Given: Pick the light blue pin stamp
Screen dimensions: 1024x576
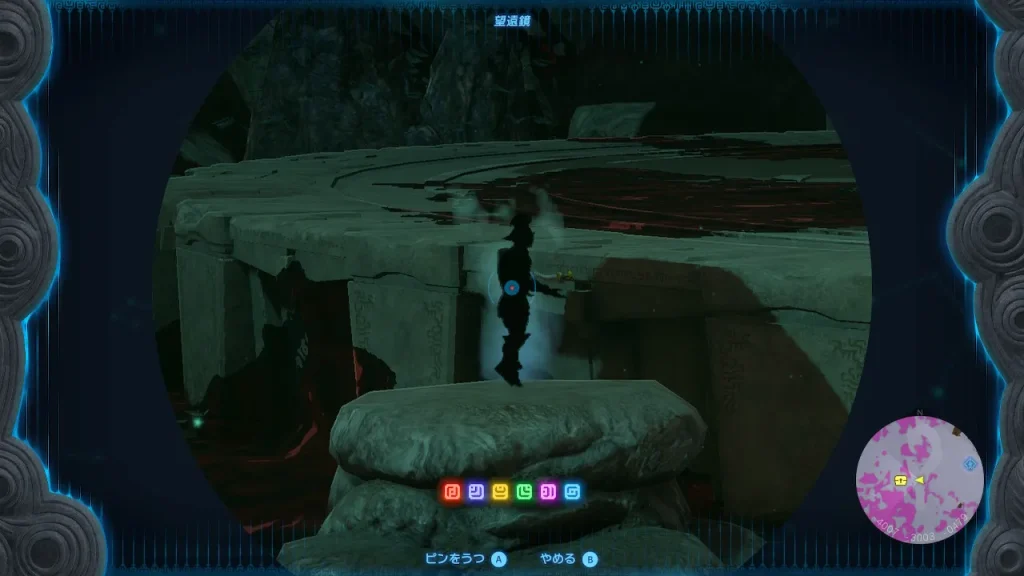Looking at the screenshot, I should click(571, 492).
